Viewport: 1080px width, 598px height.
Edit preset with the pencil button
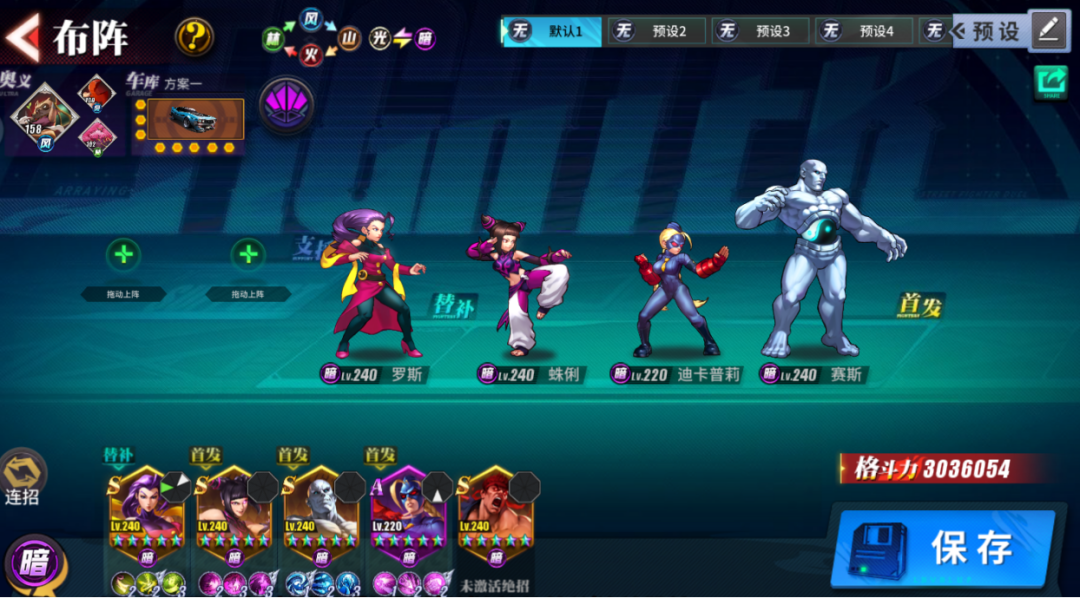coord(1048,30)
